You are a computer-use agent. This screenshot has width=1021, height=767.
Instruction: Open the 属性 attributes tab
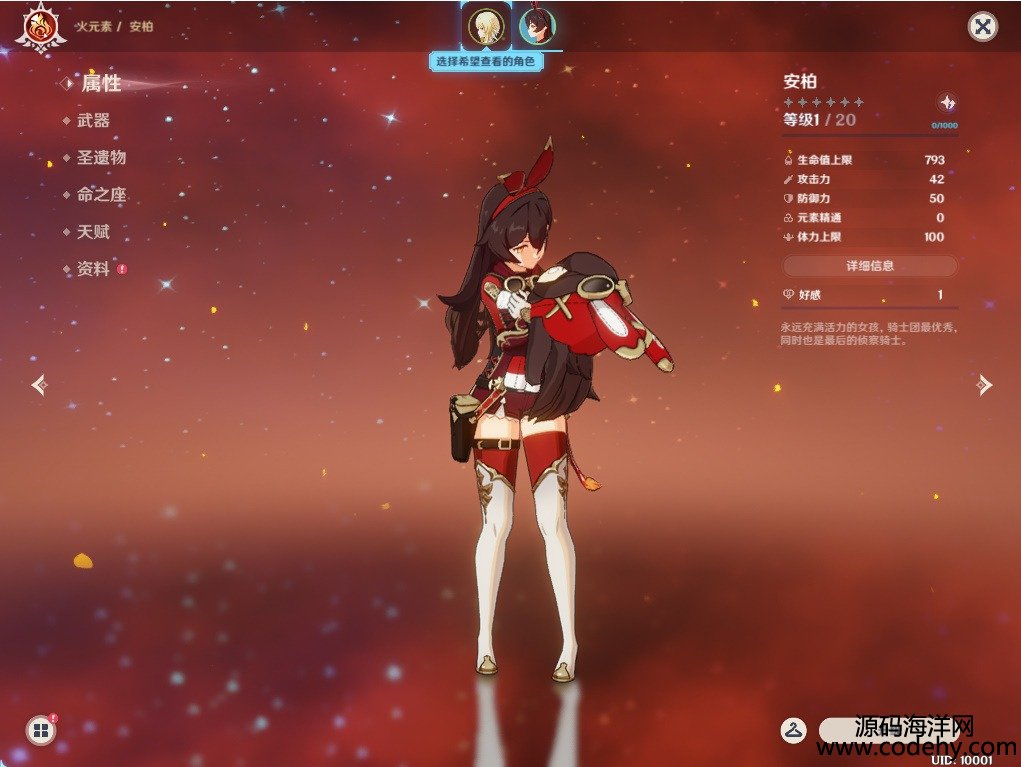100,84
